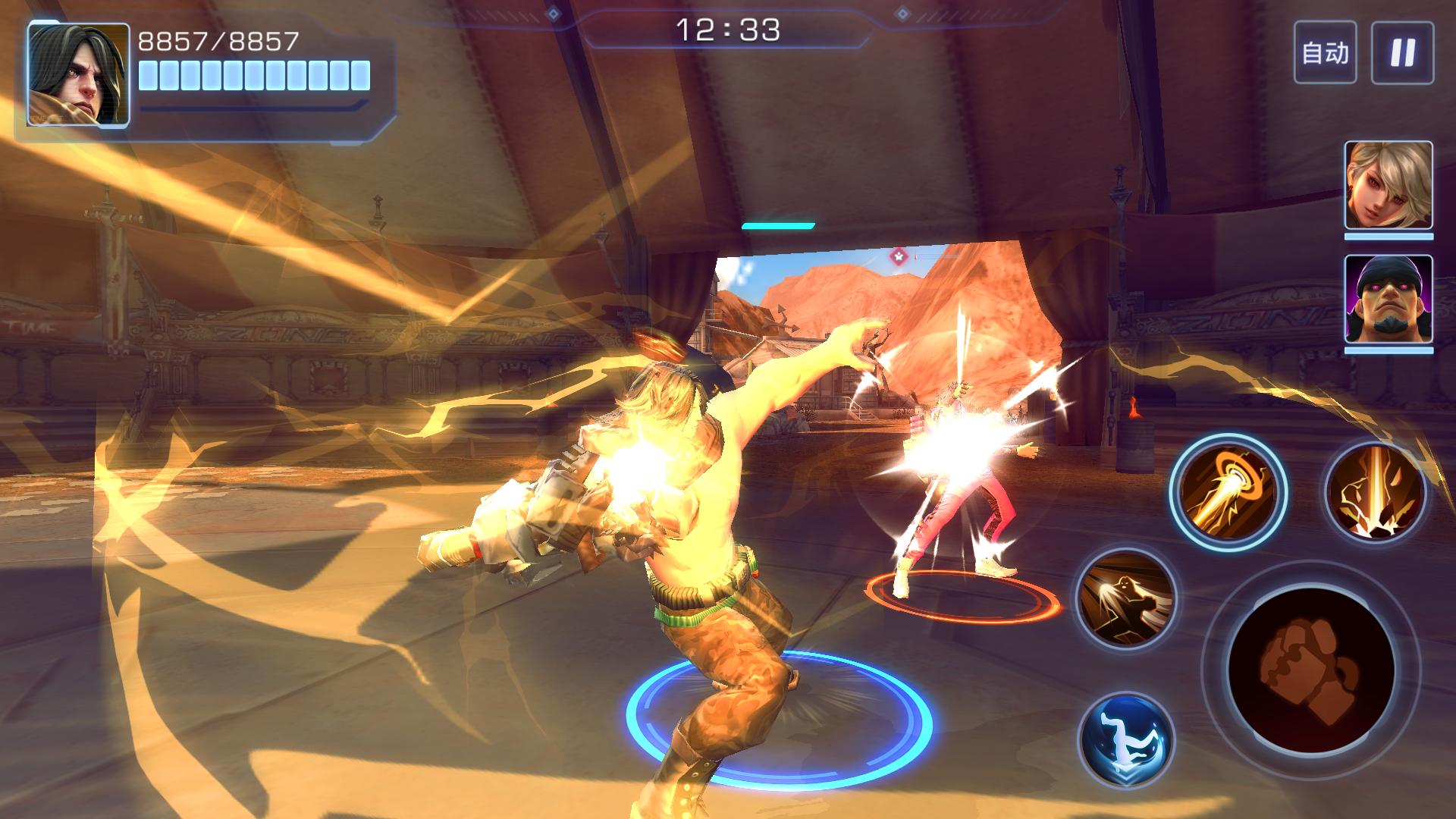Toggle the 自动 auto-battle button
The height and width of the screenshot is (819, 1456).
[x=1325, y=53]
